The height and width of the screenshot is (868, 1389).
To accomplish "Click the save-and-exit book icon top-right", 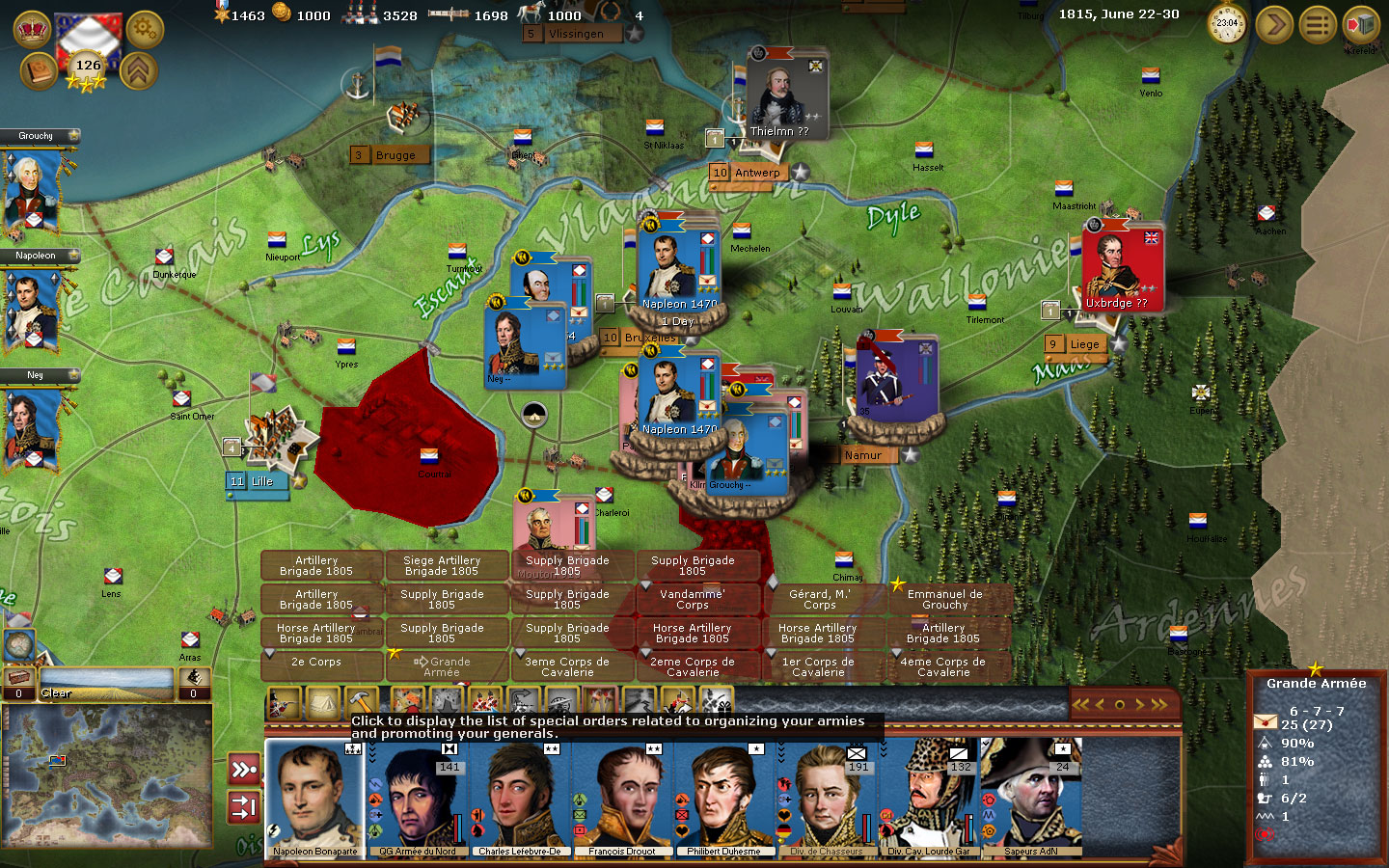I will click(x=1360, y=24).
